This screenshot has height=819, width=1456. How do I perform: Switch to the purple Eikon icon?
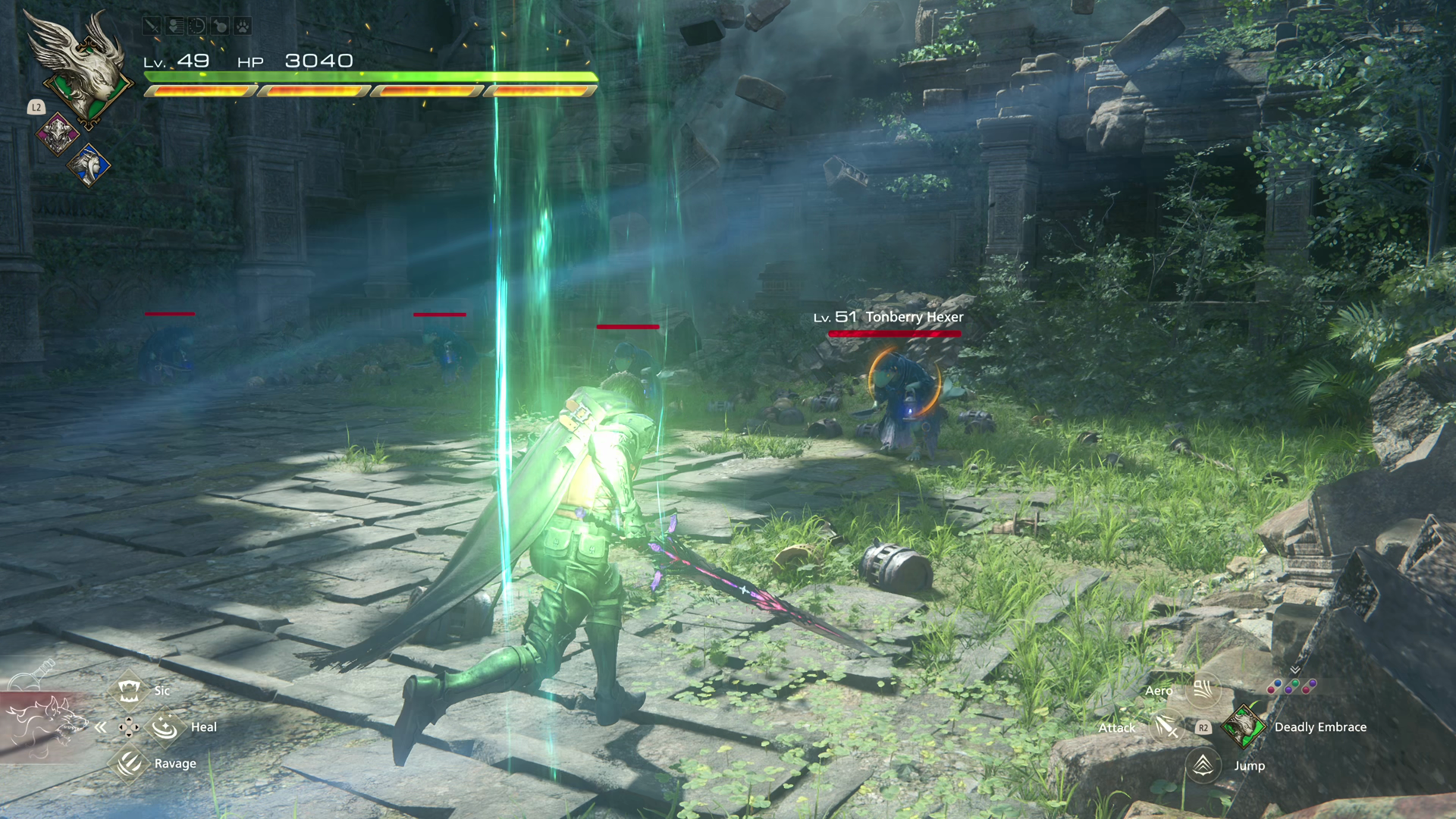(58, 134)
